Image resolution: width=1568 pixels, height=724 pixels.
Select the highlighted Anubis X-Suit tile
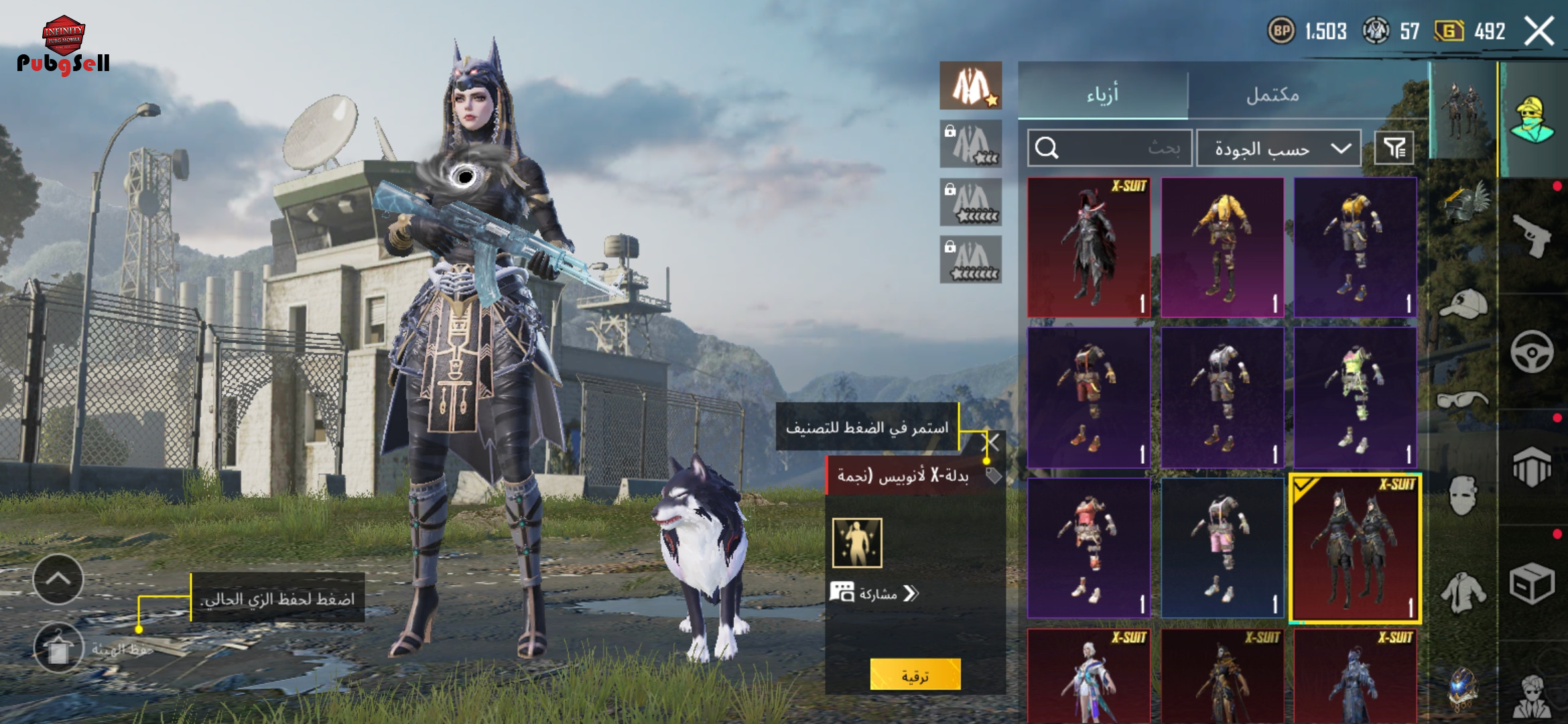1355,548
